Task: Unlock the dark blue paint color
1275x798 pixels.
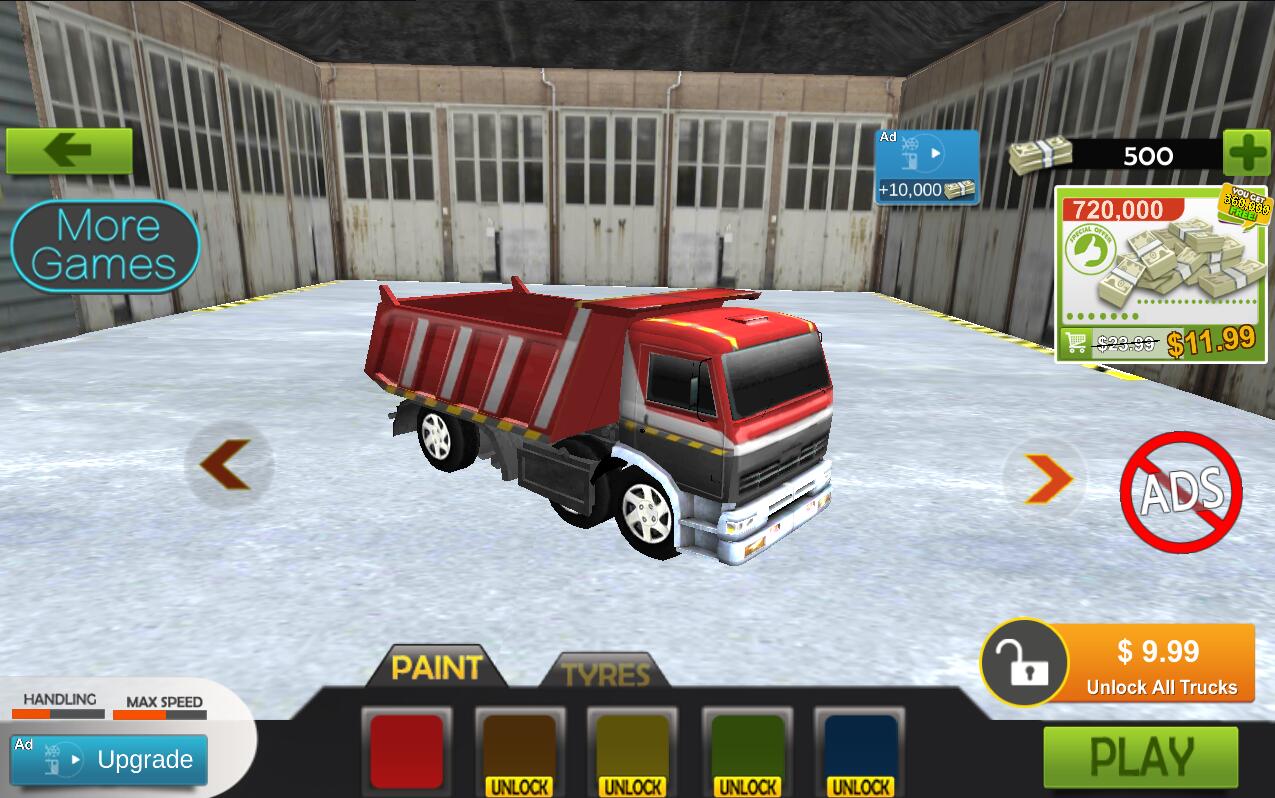Action: click(x=860, y=754)
